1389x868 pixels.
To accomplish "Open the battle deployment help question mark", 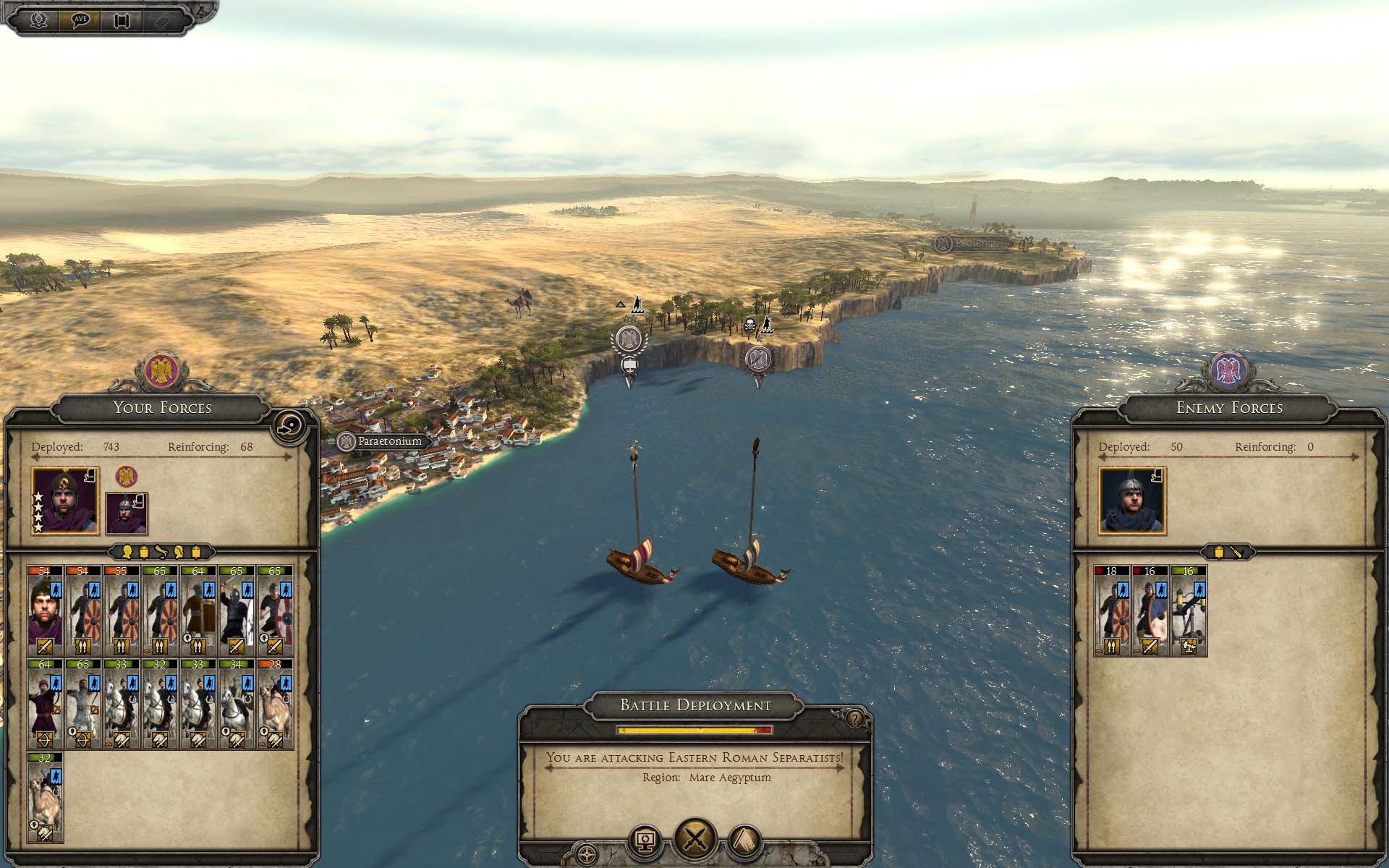I will point(854,719).
